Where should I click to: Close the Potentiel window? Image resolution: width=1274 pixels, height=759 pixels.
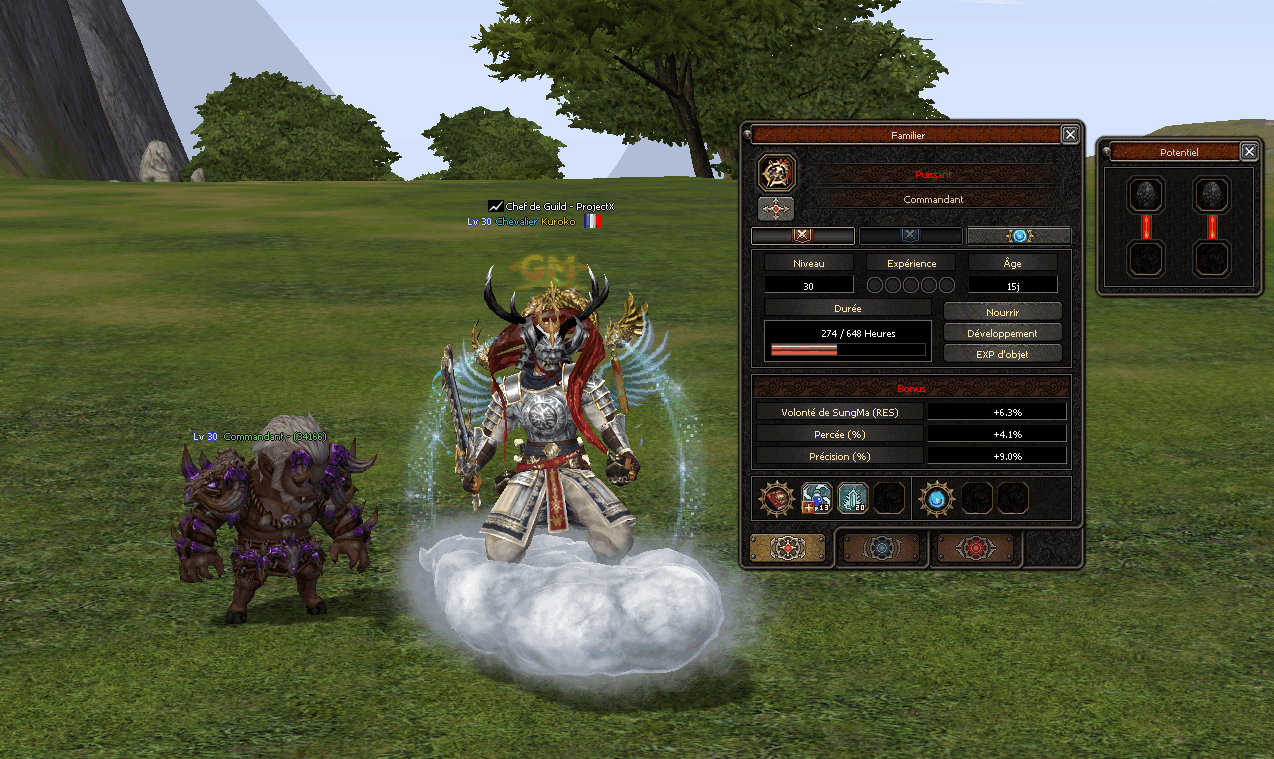1249,152
